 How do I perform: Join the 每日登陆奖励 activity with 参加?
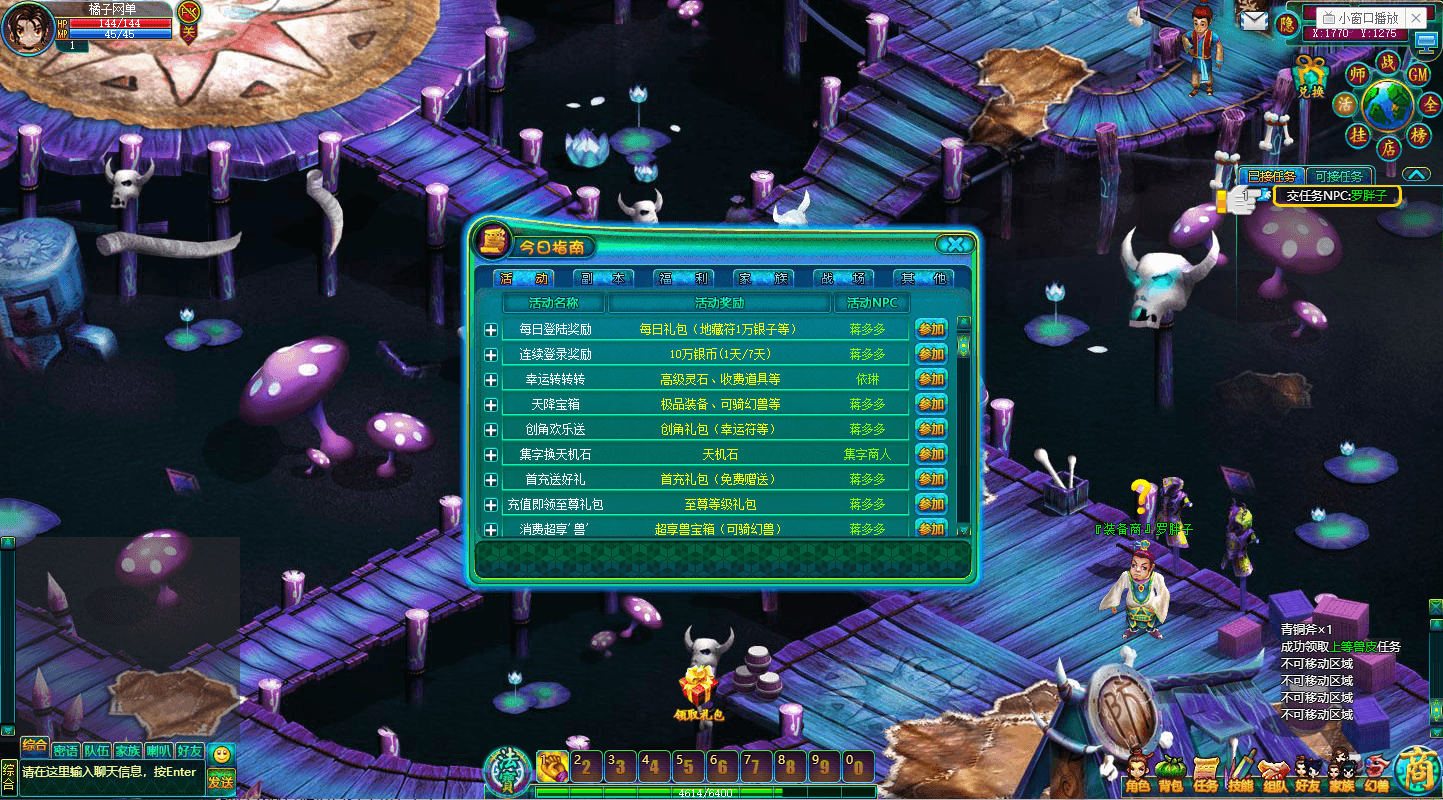pos(931,329)
